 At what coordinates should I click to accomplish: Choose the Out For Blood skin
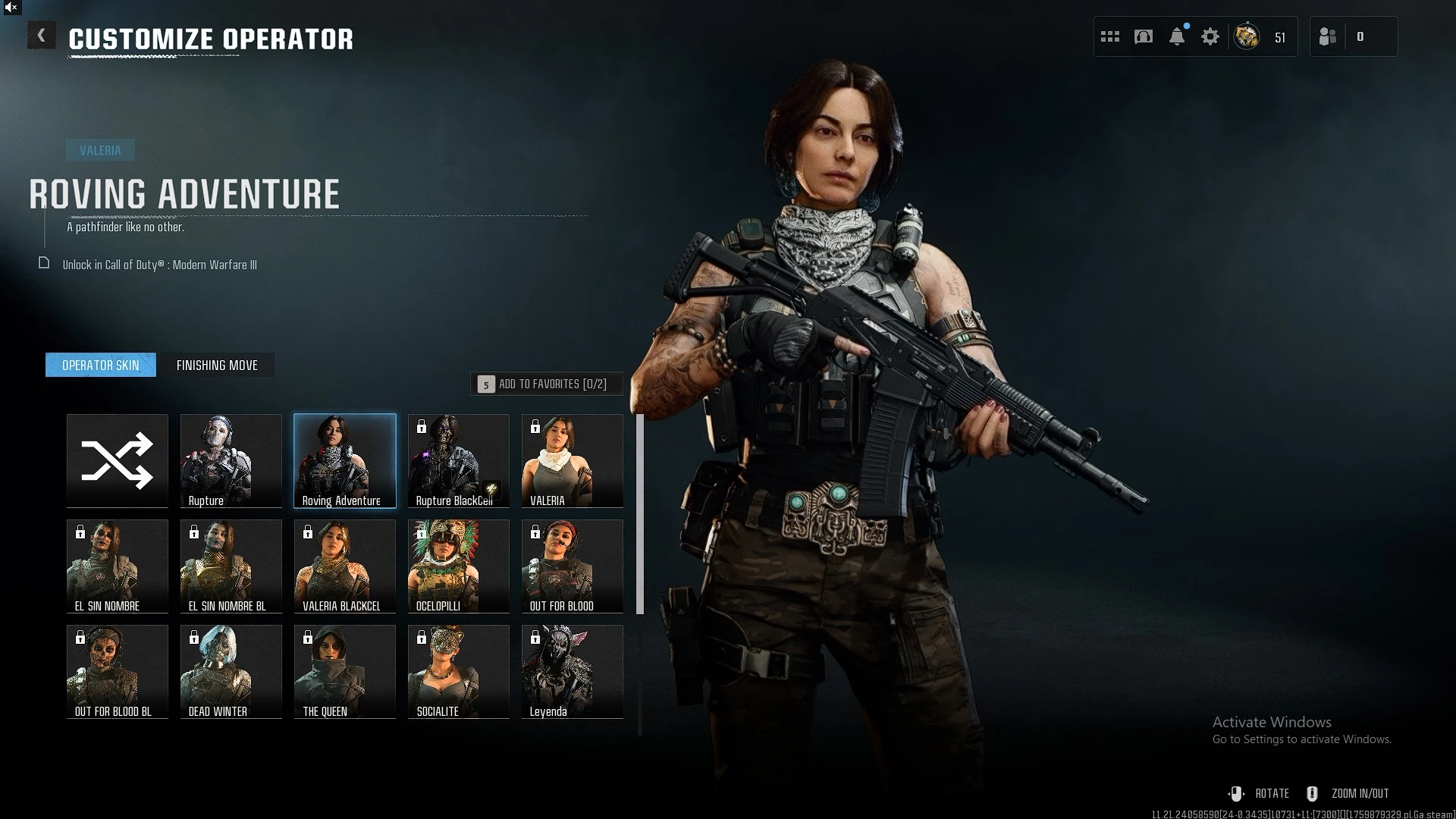tap(573, 566)
